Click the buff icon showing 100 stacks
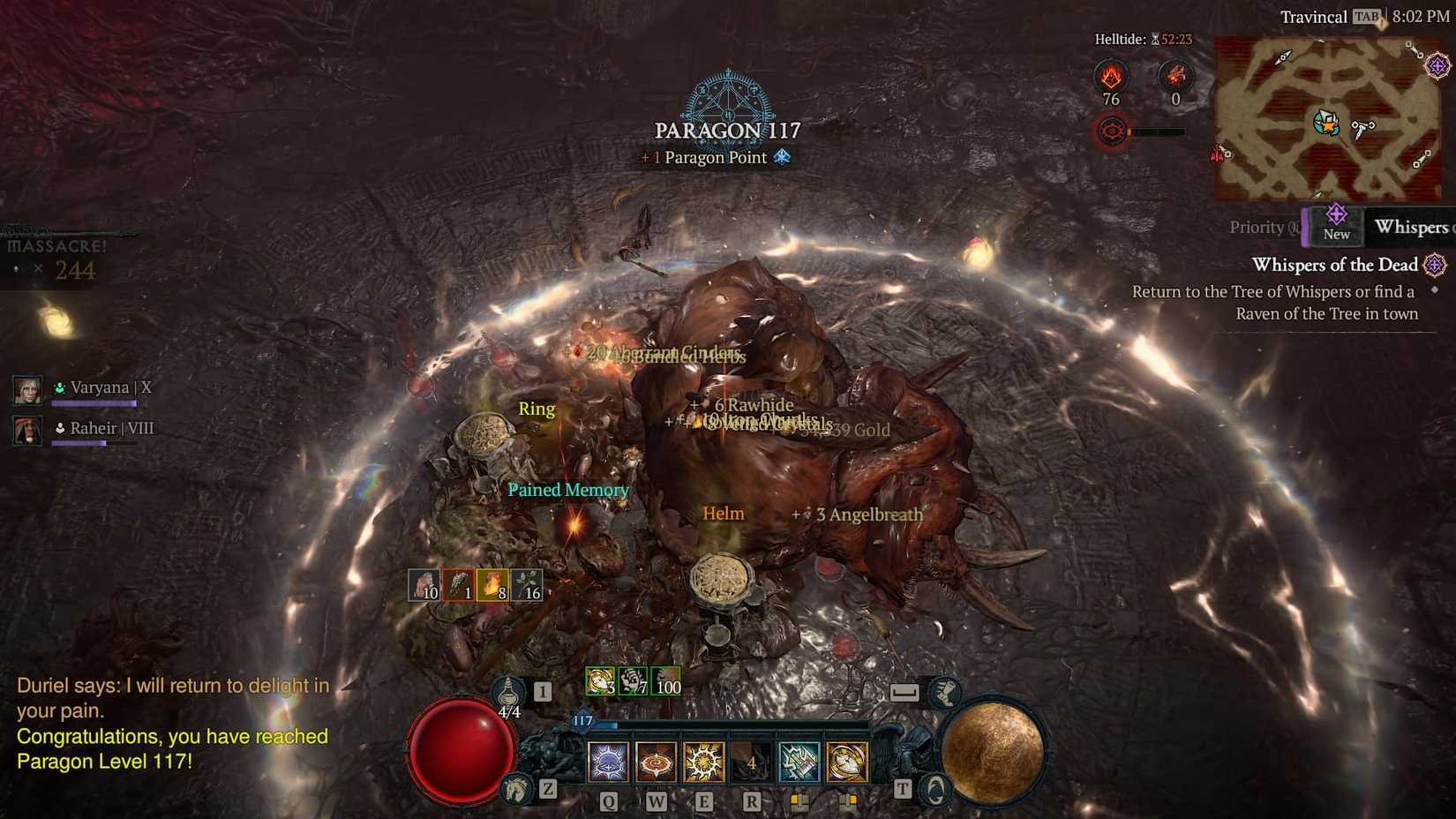 pyautogui.click(x=666, y=684)
